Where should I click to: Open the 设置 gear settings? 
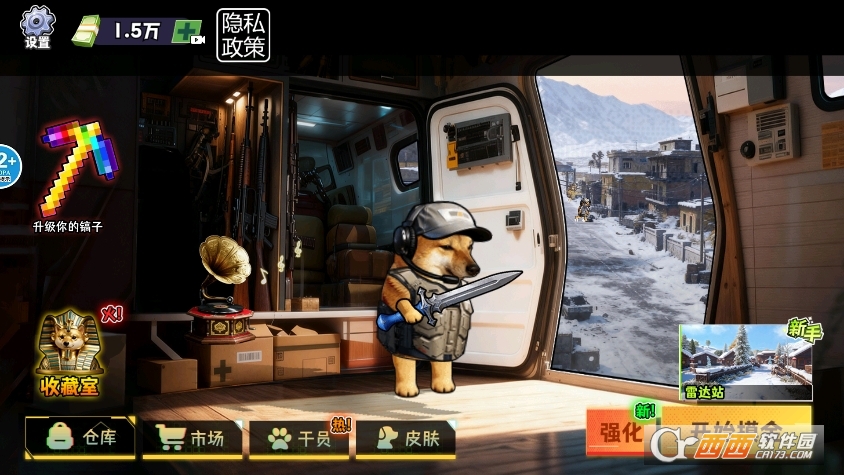pos(38,25)
